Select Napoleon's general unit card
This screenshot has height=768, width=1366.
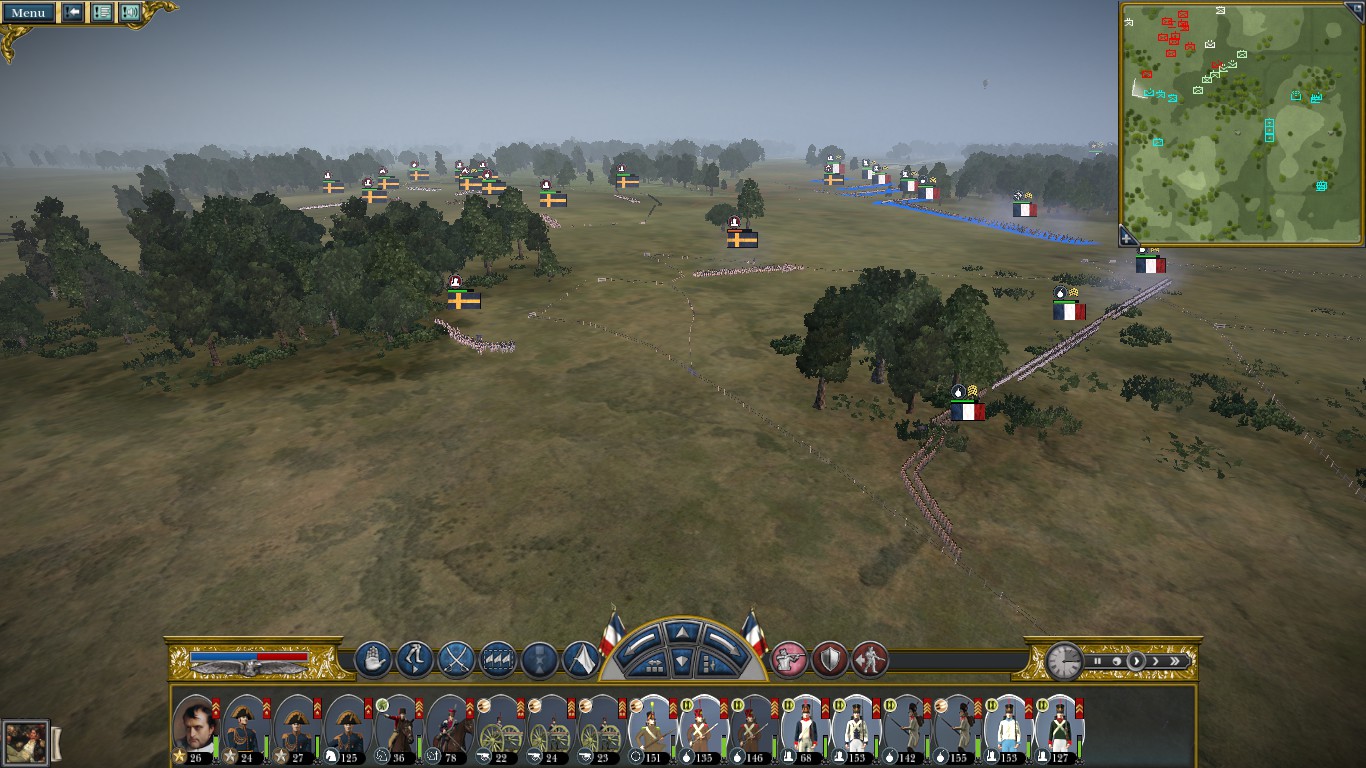point(195,726)
